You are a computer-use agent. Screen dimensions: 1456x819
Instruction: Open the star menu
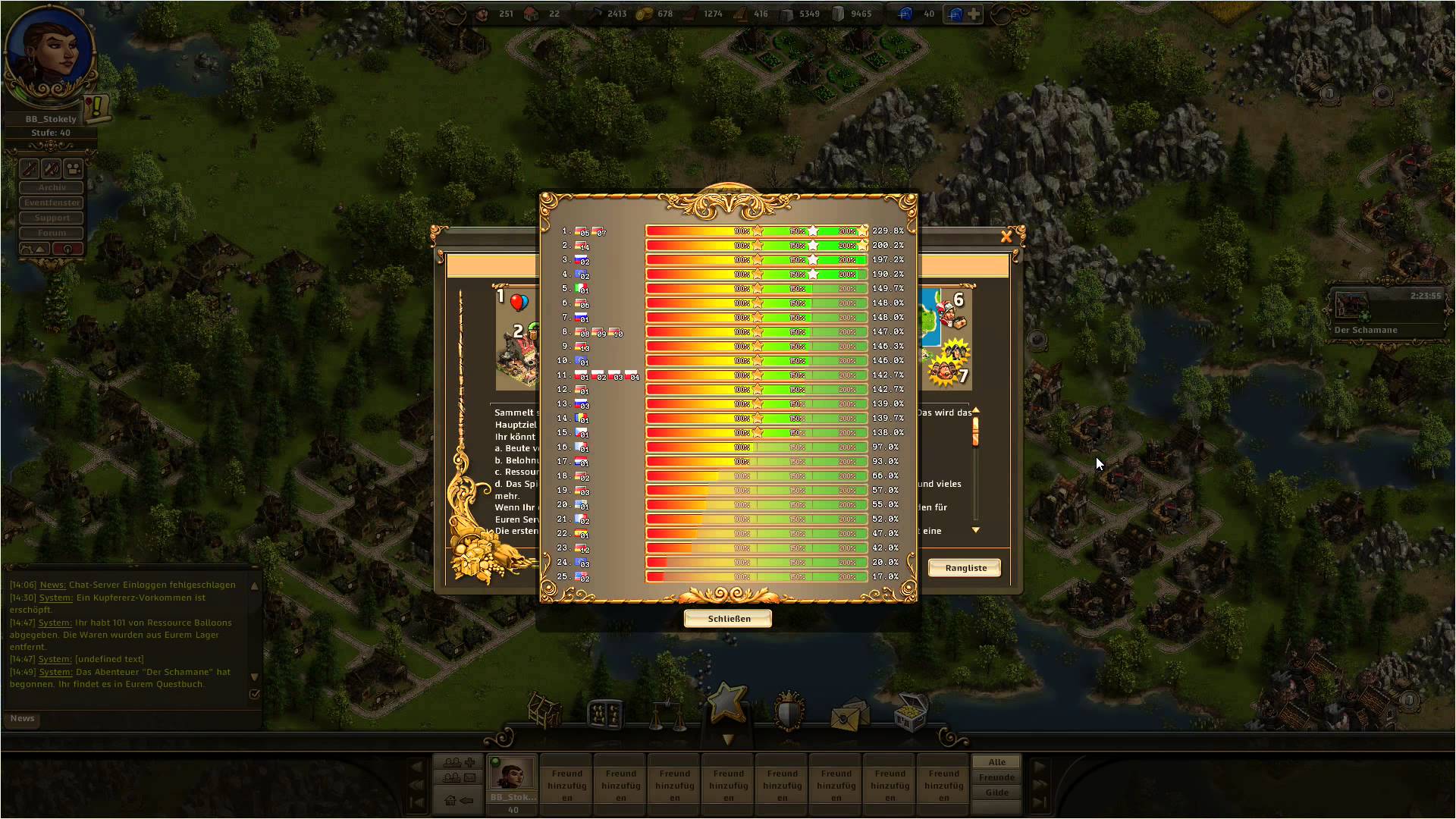point(726,701)
